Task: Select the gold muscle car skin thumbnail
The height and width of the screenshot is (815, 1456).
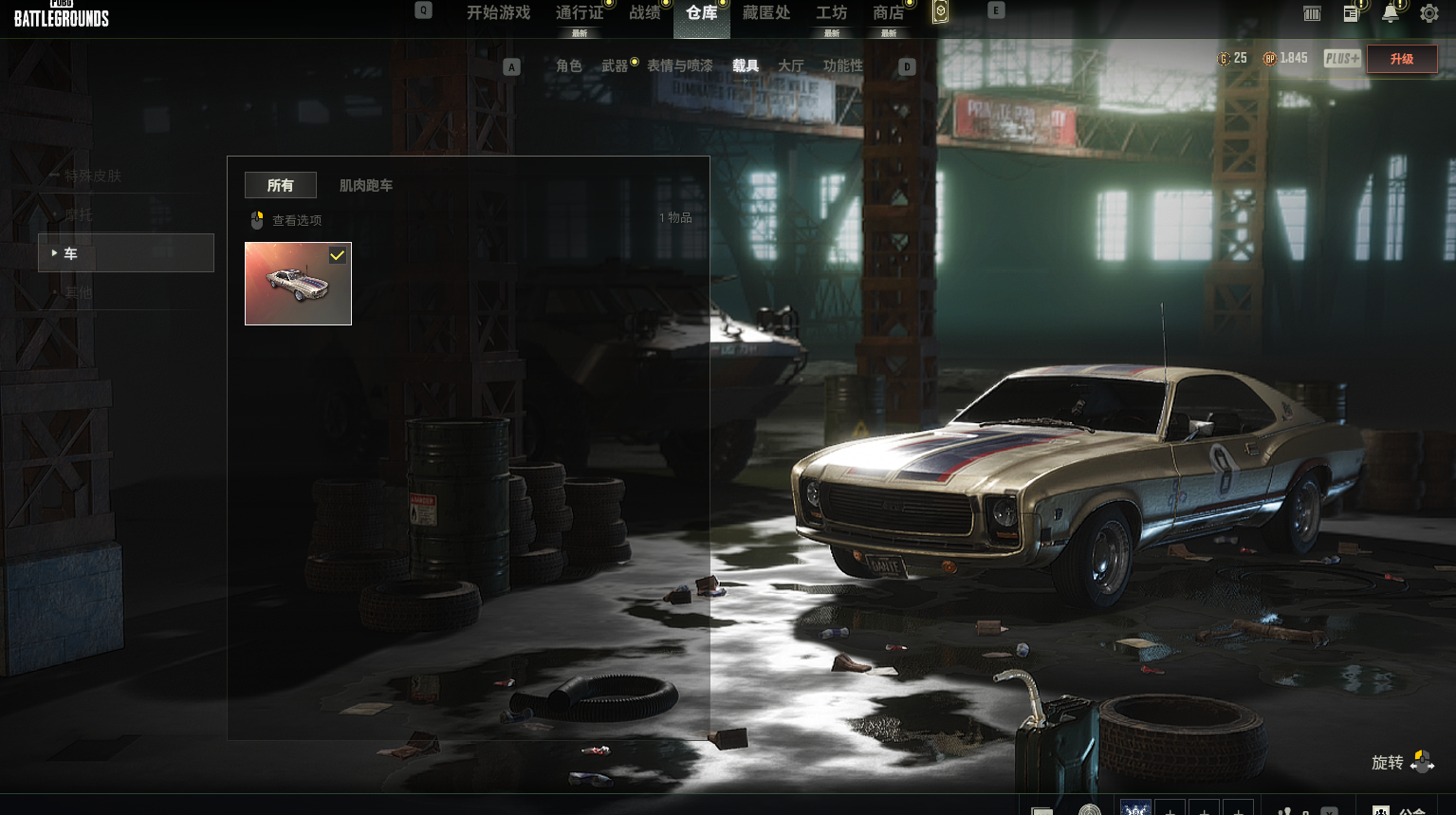Action: [298, 284]
